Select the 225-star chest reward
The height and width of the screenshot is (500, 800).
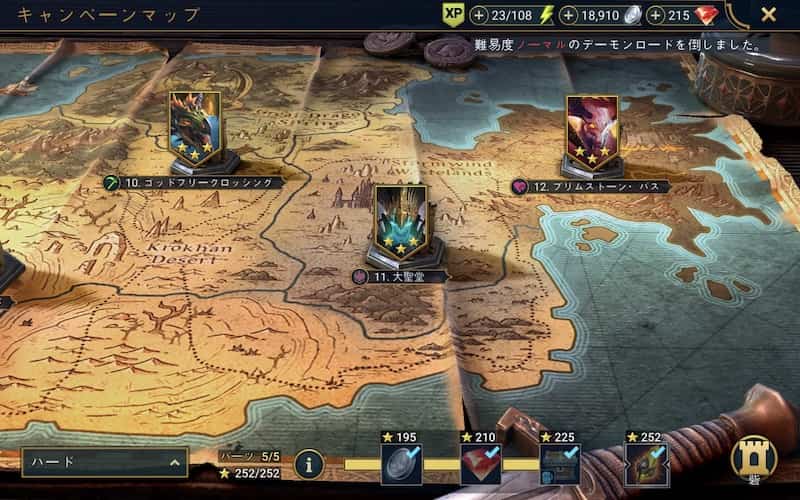pyautogui.click(x=560, y=464)
